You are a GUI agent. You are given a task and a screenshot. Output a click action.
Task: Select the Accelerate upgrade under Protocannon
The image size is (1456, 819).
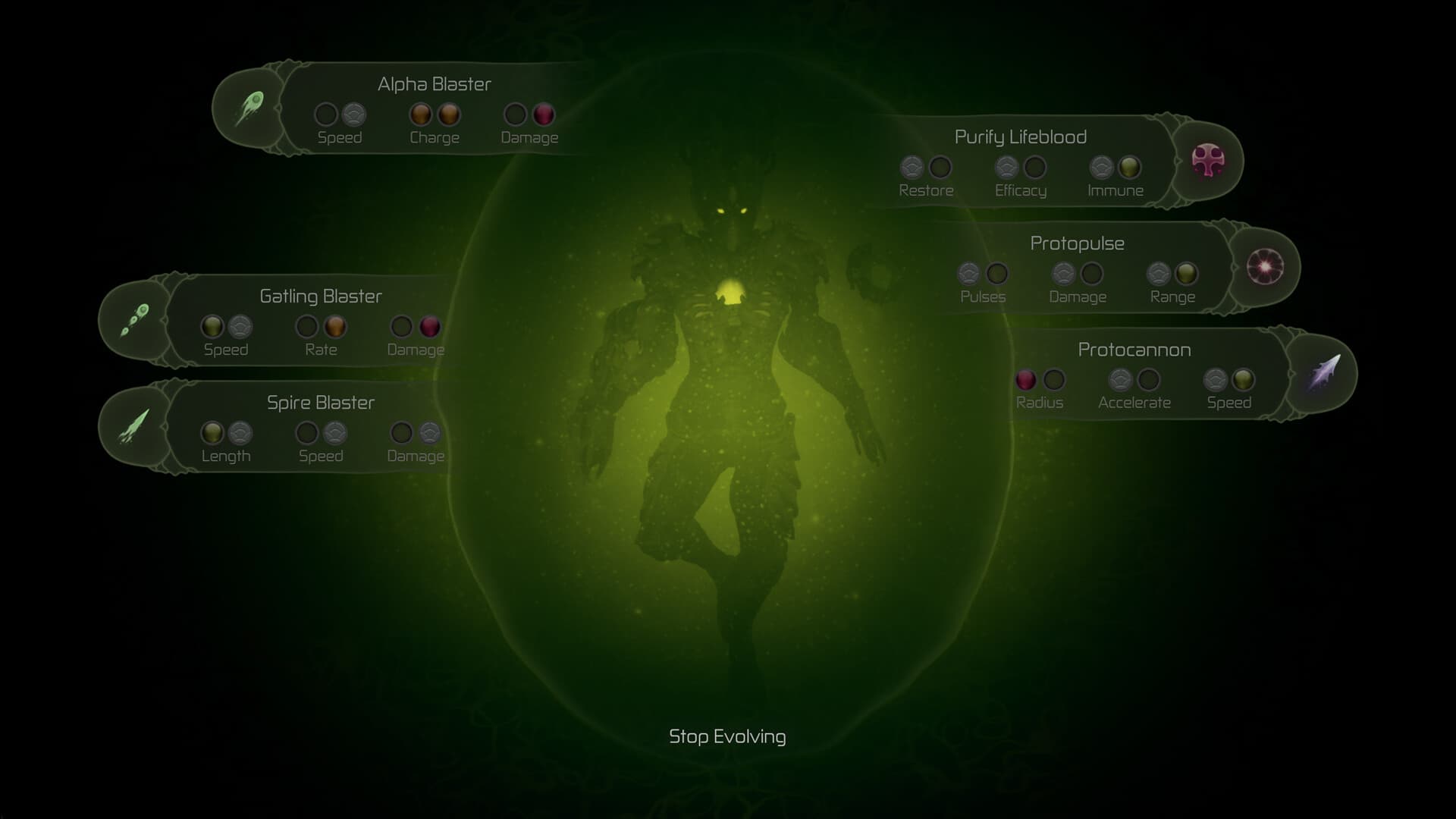click(1121, 380)
